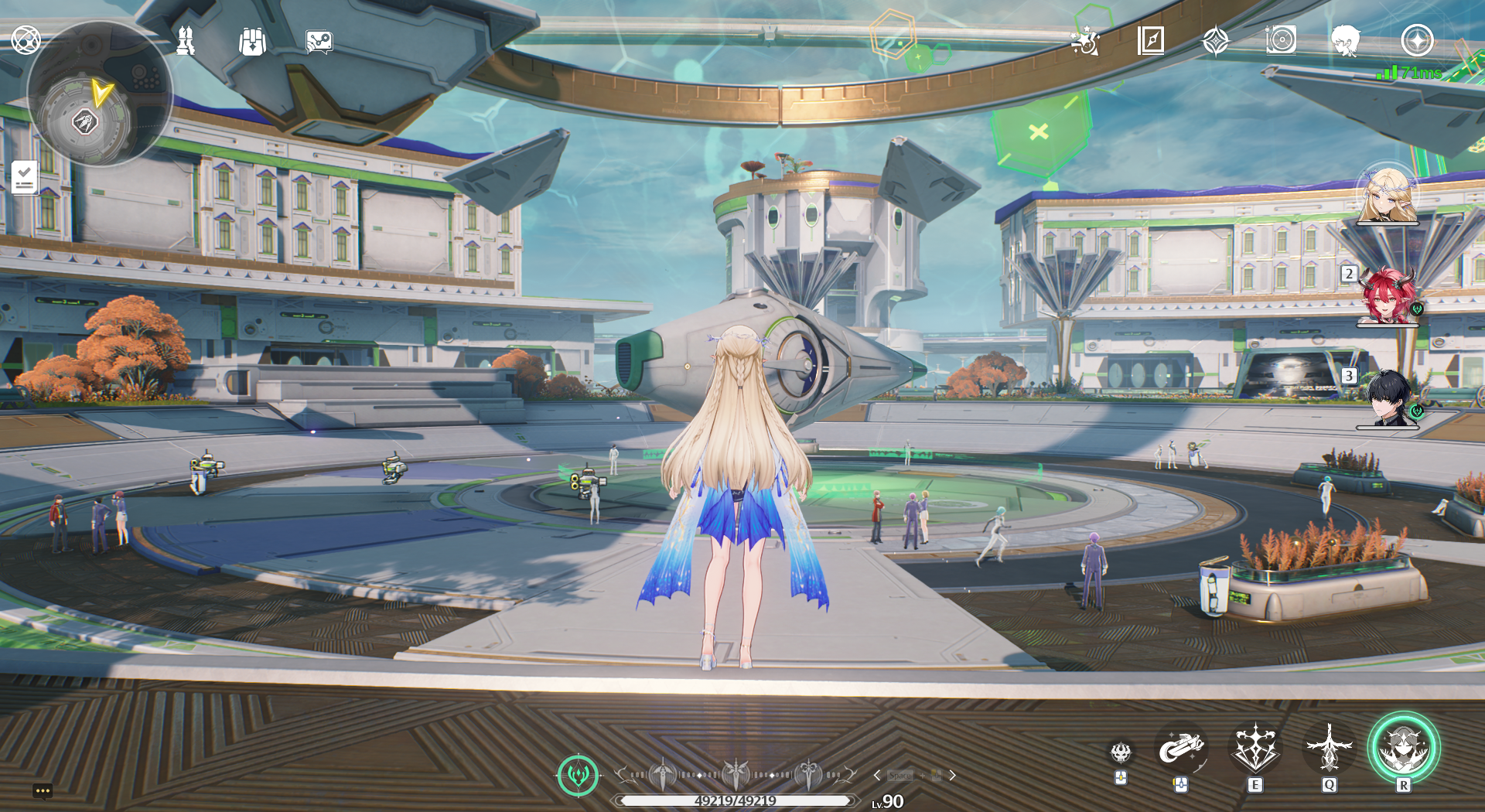Open the turntable record player icon
The image size is (1485, 812).
(1281, 39)
